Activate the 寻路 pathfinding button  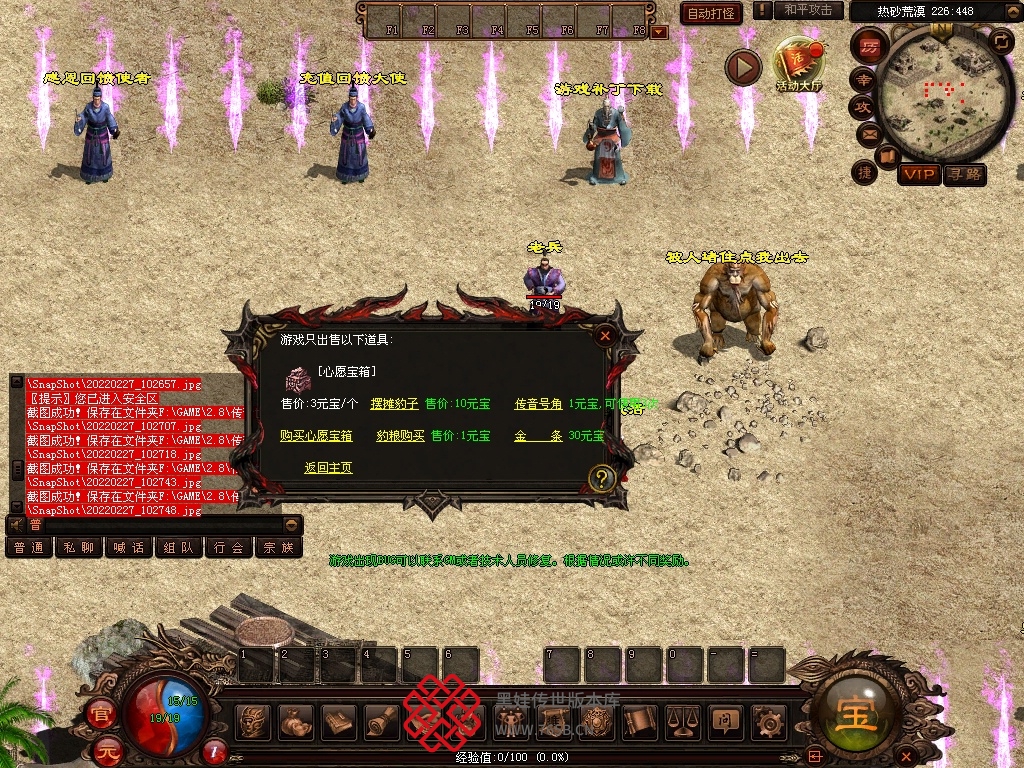[964, 174]
